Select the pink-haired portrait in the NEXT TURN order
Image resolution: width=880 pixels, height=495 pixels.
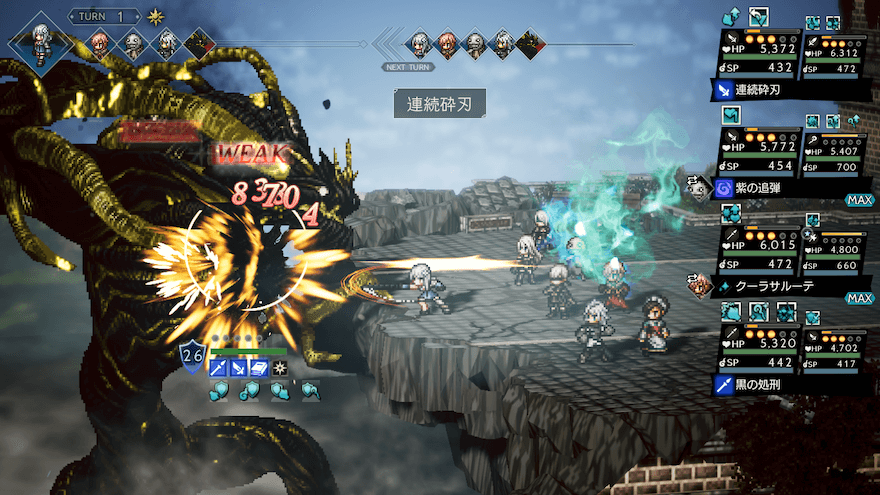447,43
